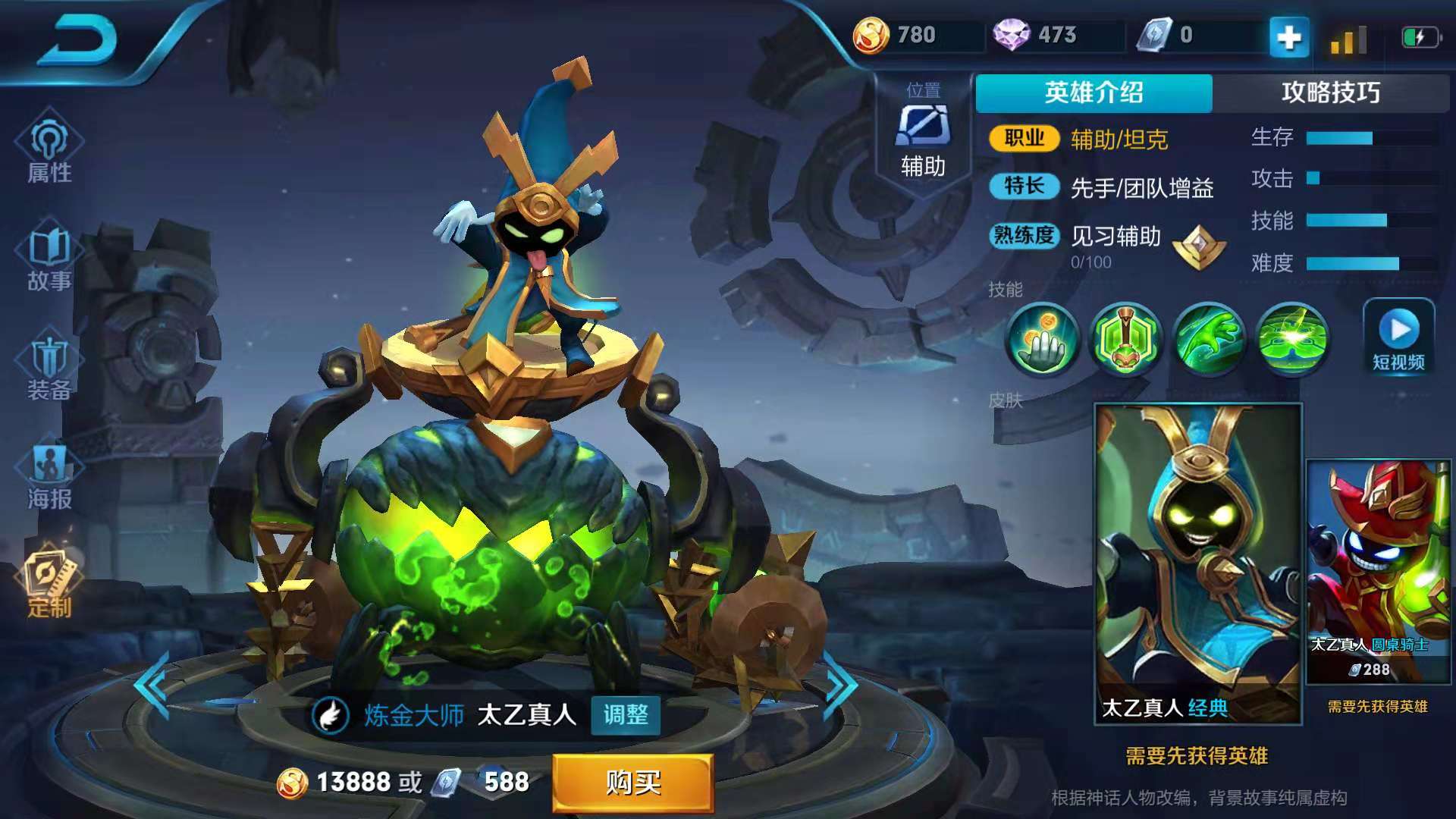1456x819 pixels.
Task: Open the 海报 poster gallery
Action: coord(50,470)
